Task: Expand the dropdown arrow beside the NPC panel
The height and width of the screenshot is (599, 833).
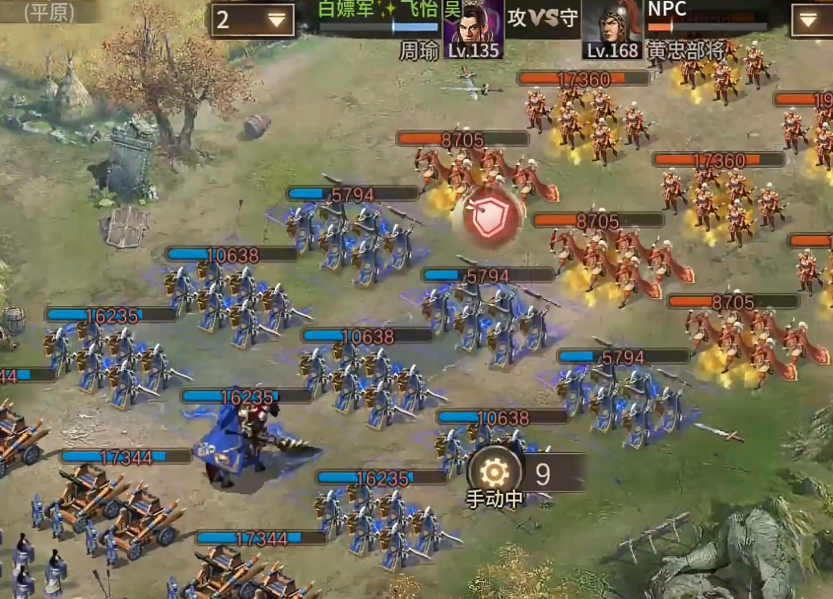Action: 810,19
